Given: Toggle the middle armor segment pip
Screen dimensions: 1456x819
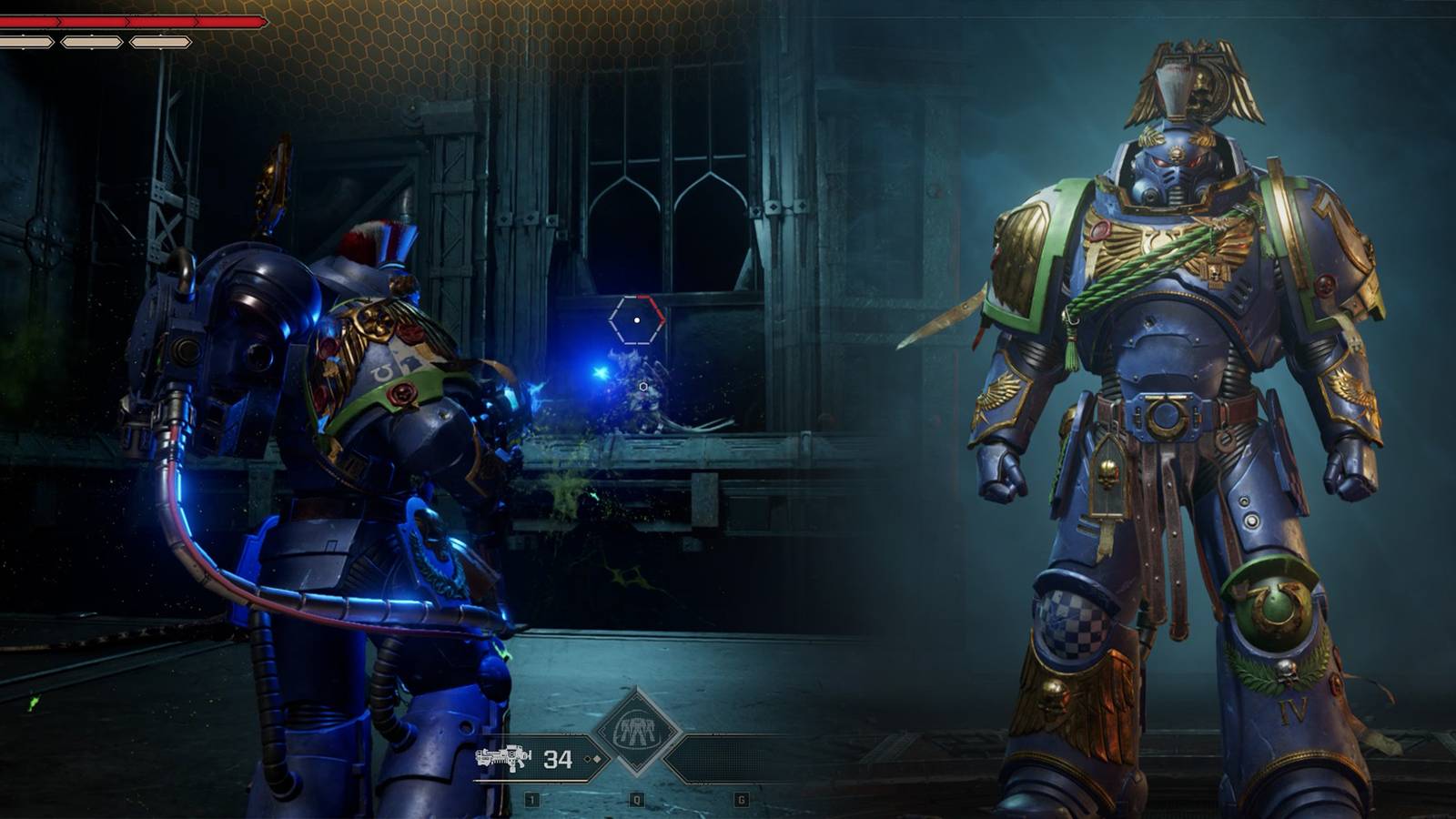Looking at the screenshot, I should [91, 41].
